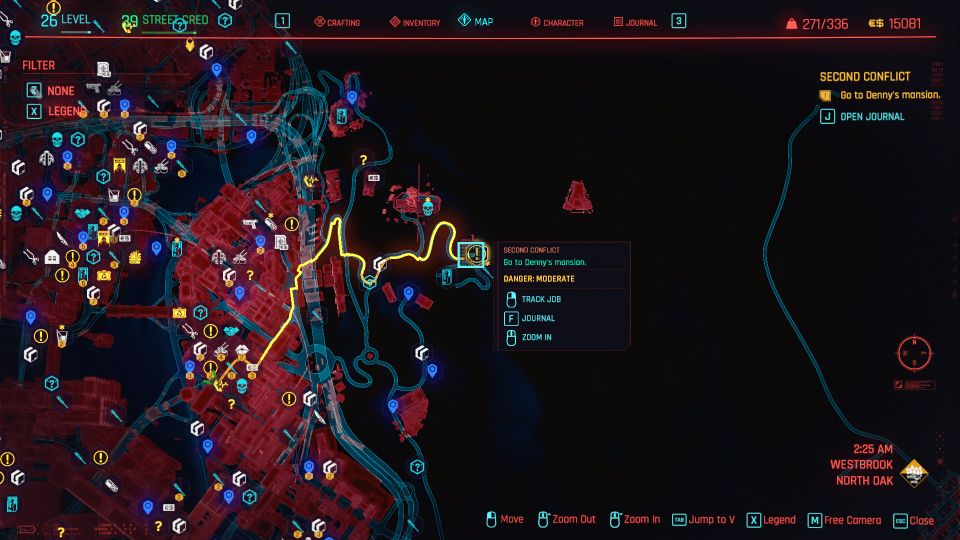Select the Second Conflict quest marker
This screenshot has width=960, height=540.
[x=474, y=254]
